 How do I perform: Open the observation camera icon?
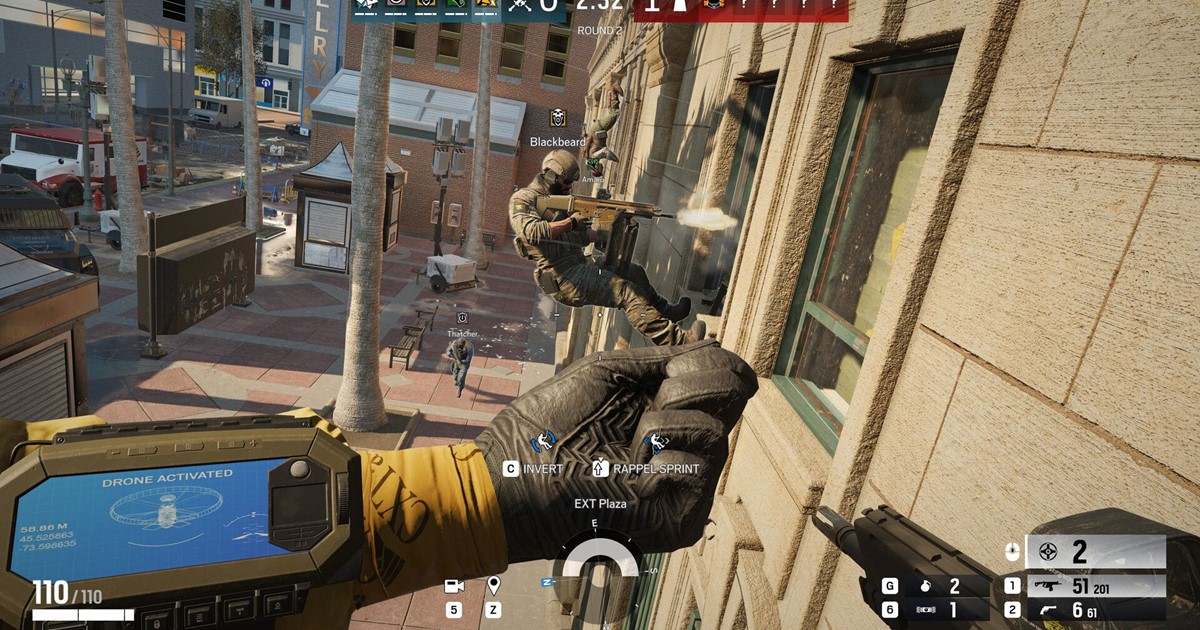pyautogui.click(x=454, y=586)
